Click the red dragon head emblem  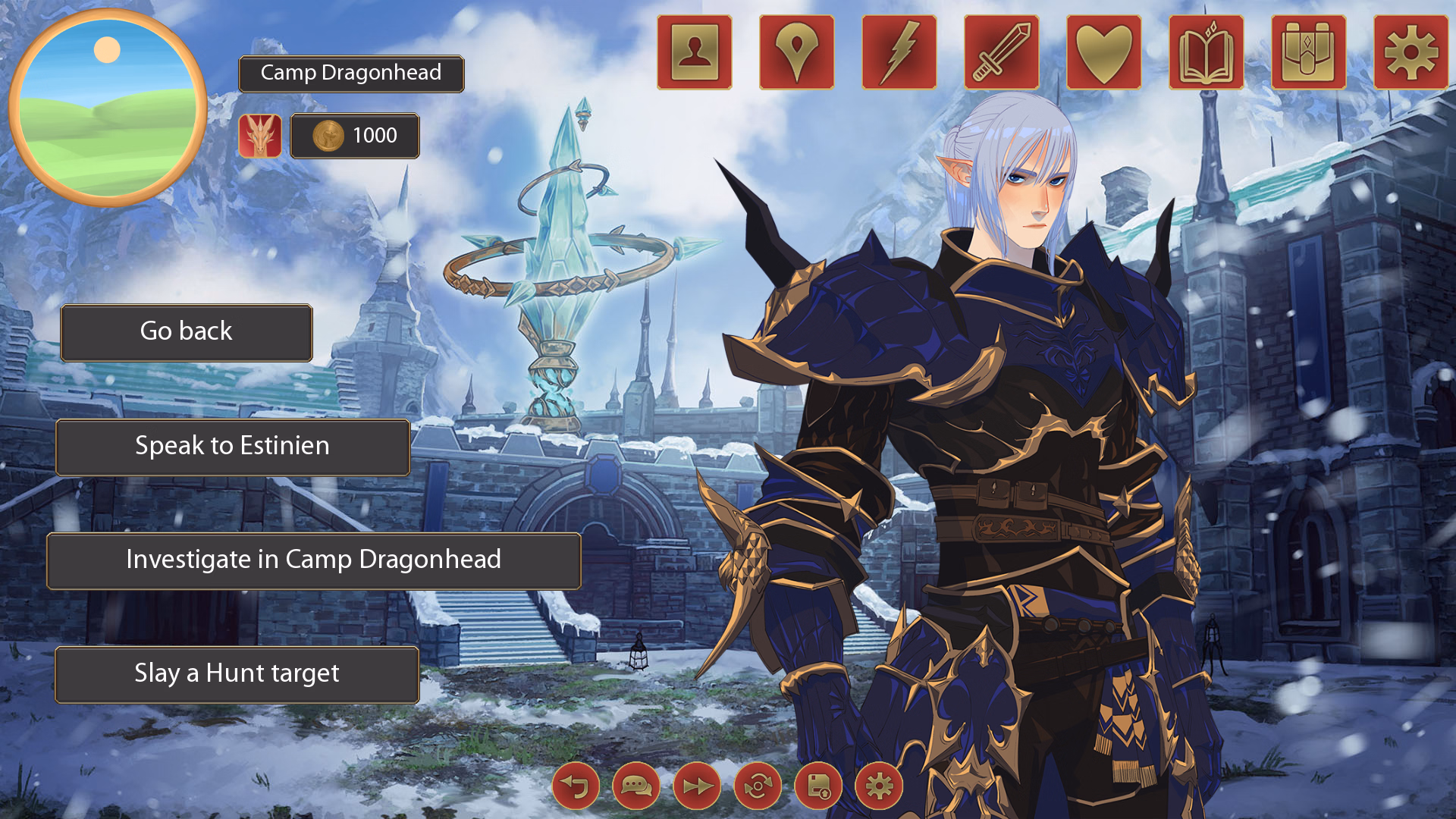260,136
